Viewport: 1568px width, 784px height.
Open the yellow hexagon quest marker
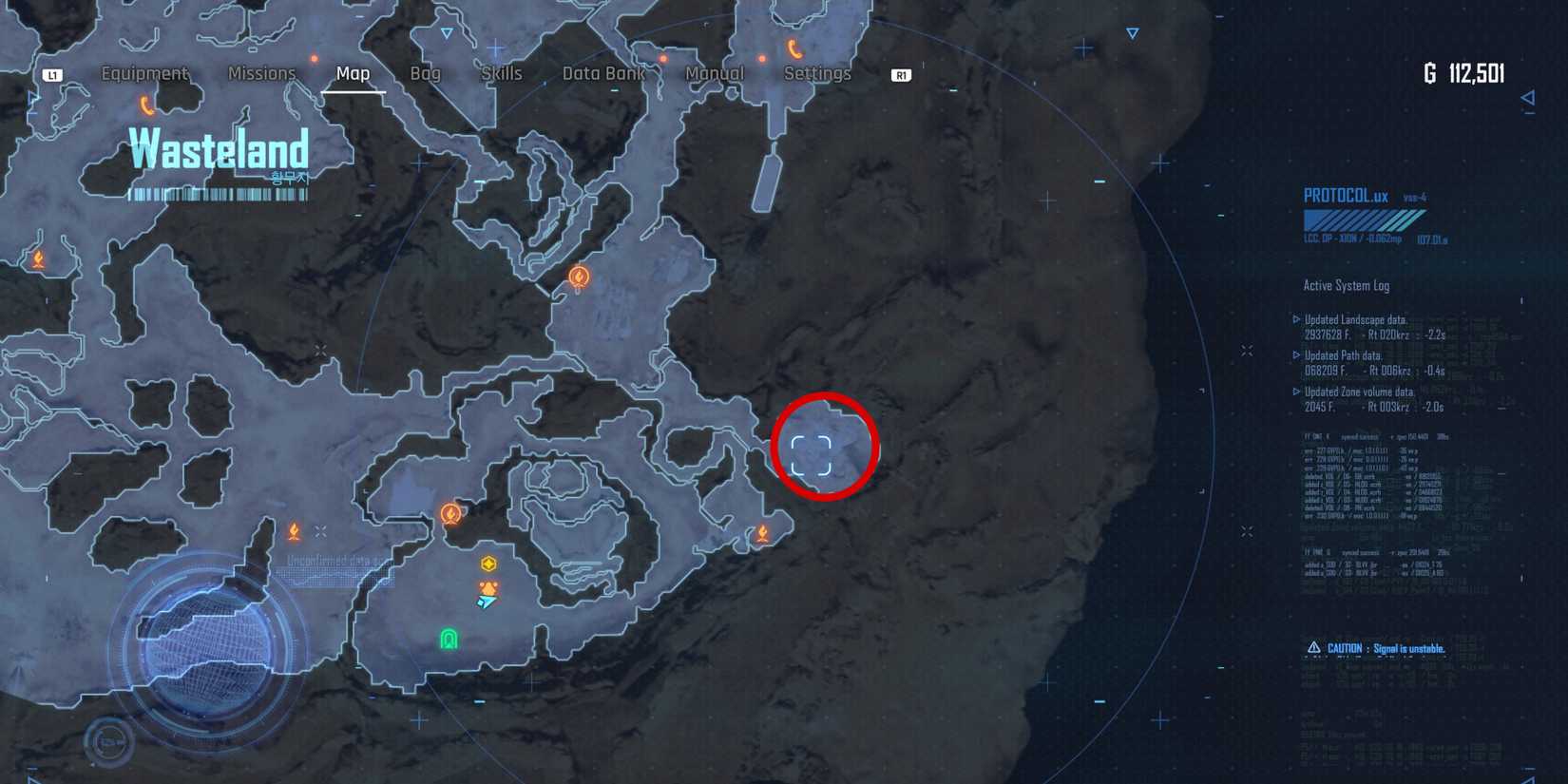488,564
